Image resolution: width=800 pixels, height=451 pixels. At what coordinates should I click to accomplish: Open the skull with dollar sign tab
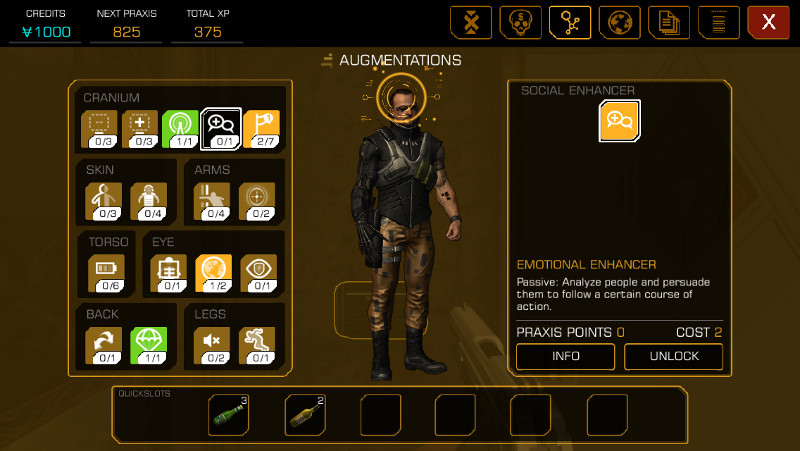(x=521, y=22)
